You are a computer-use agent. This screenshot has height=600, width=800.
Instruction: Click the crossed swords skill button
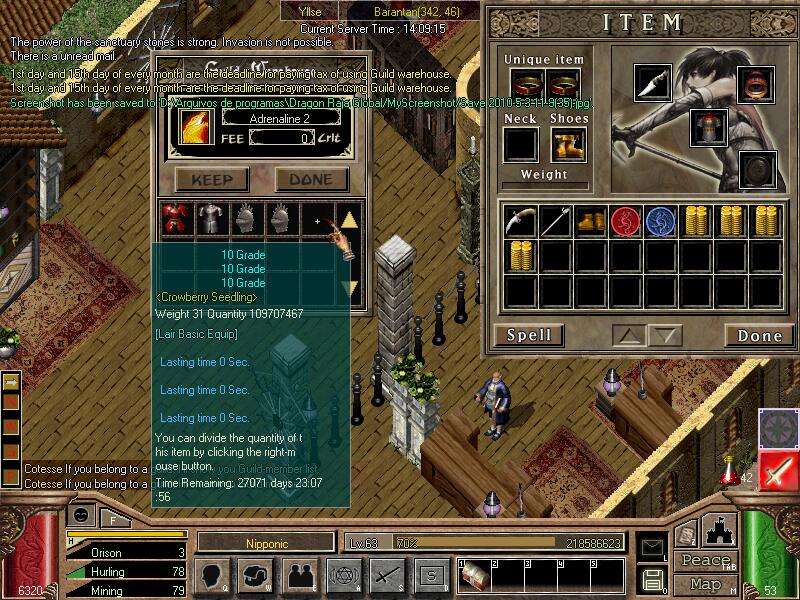(386, 575)
